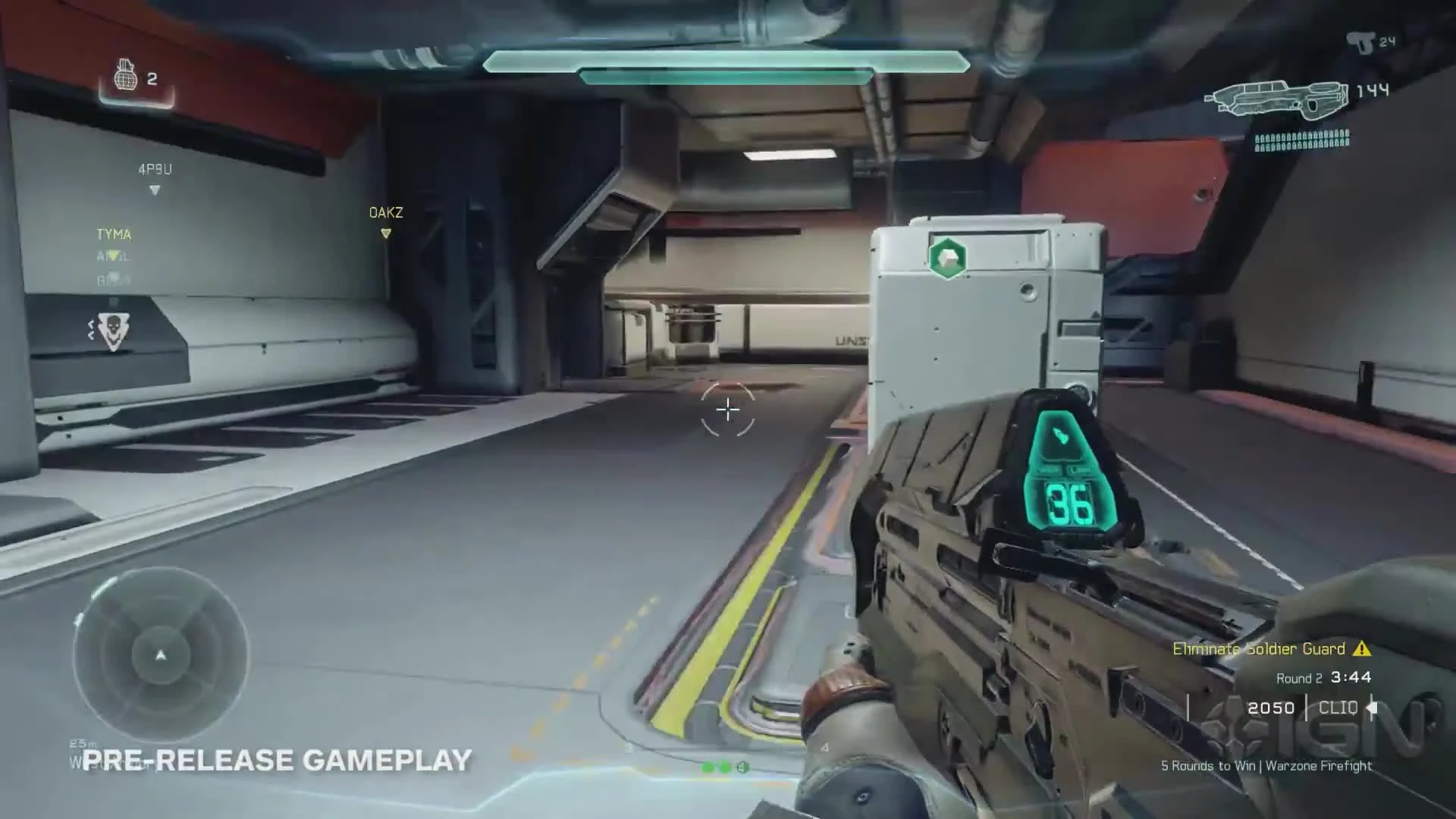Image resolution: width=1456 pixels, height=819 pixels.
Task: Expand the shield bar at the top center
Action: (728, 64)
